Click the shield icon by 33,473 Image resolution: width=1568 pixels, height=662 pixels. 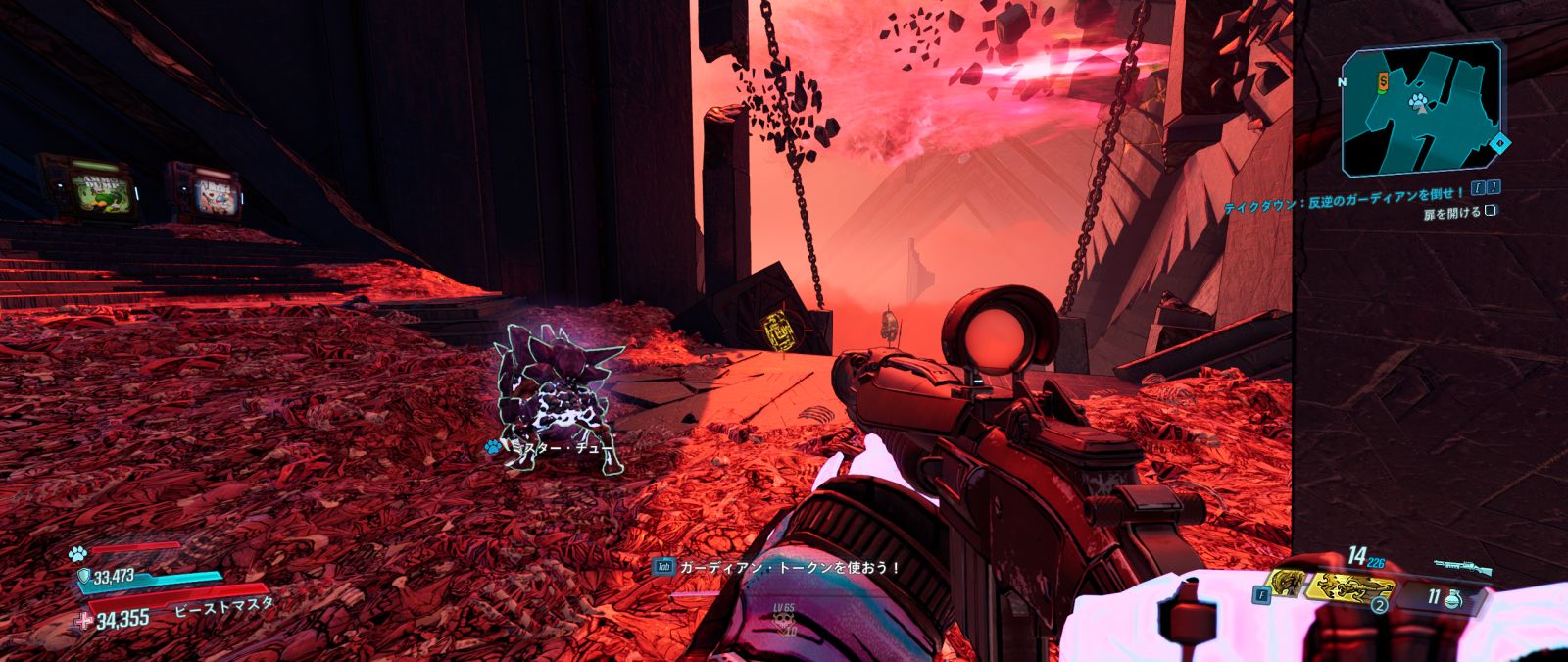[83, 576]
